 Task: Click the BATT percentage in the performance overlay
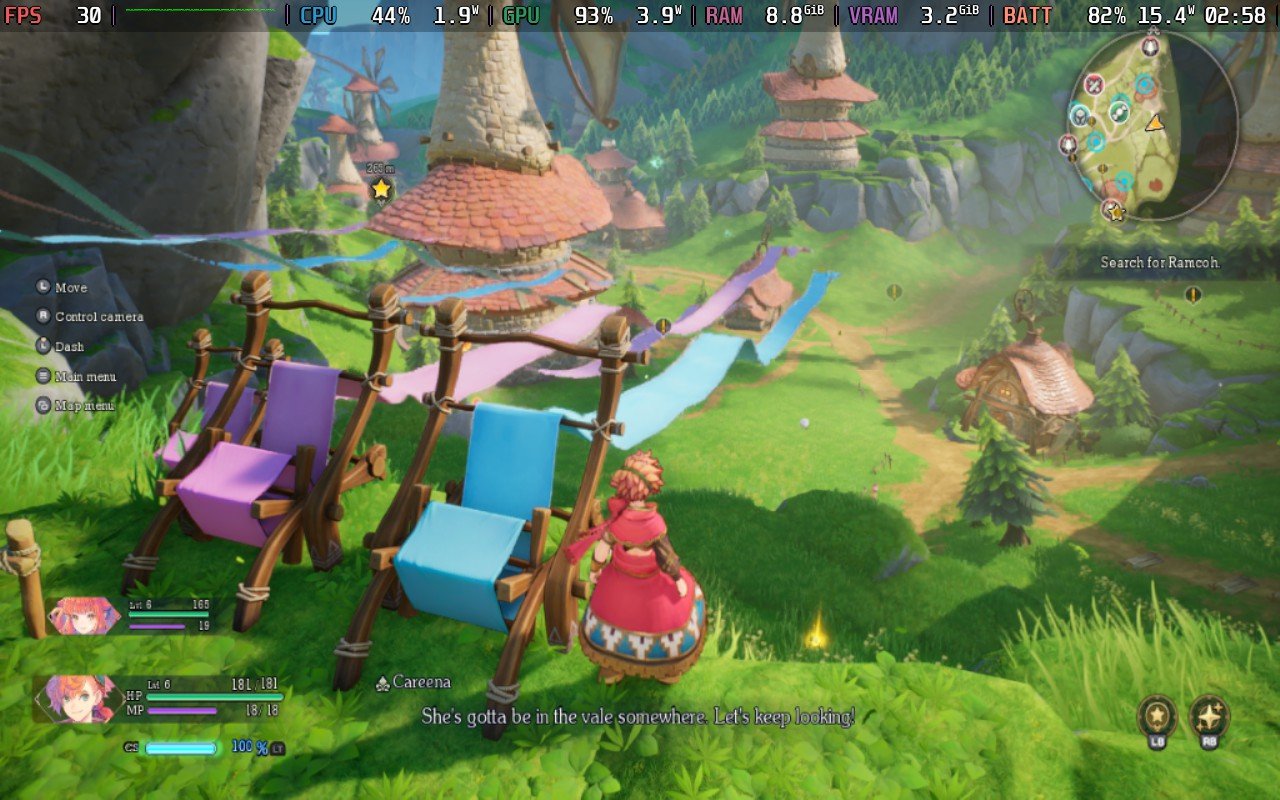pos(1110,16)
